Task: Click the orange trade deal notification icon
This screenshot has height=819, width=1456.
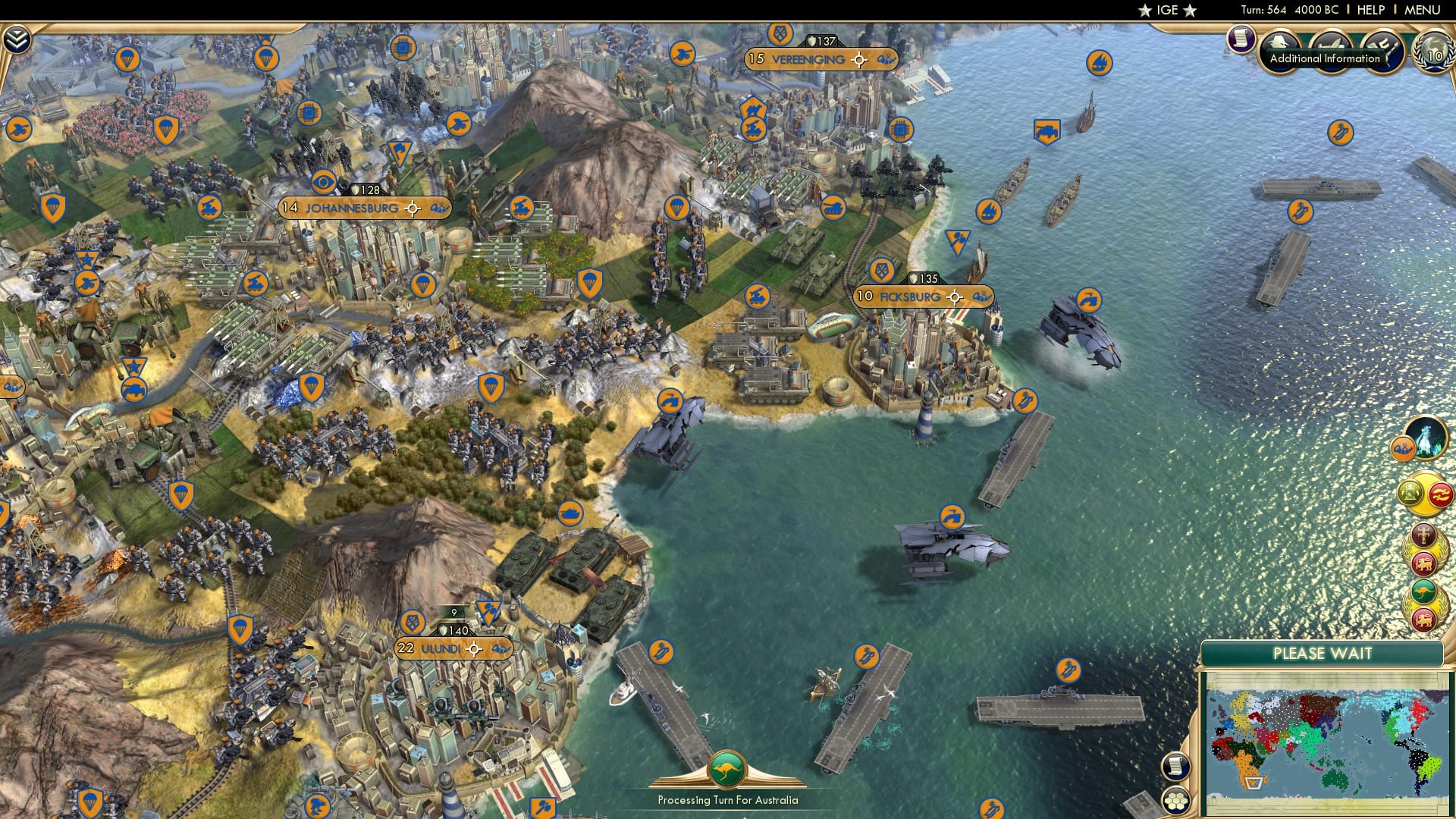Action: pyautogui.click(x=1404, y=447)
